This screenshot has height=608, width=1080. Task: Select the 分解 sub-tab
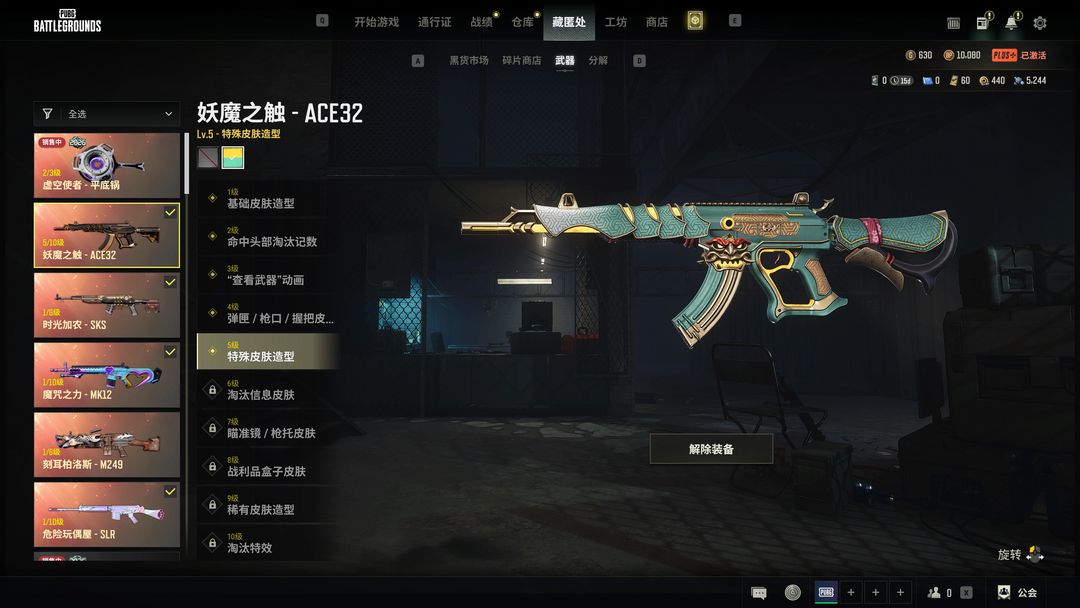coord(598,61)
